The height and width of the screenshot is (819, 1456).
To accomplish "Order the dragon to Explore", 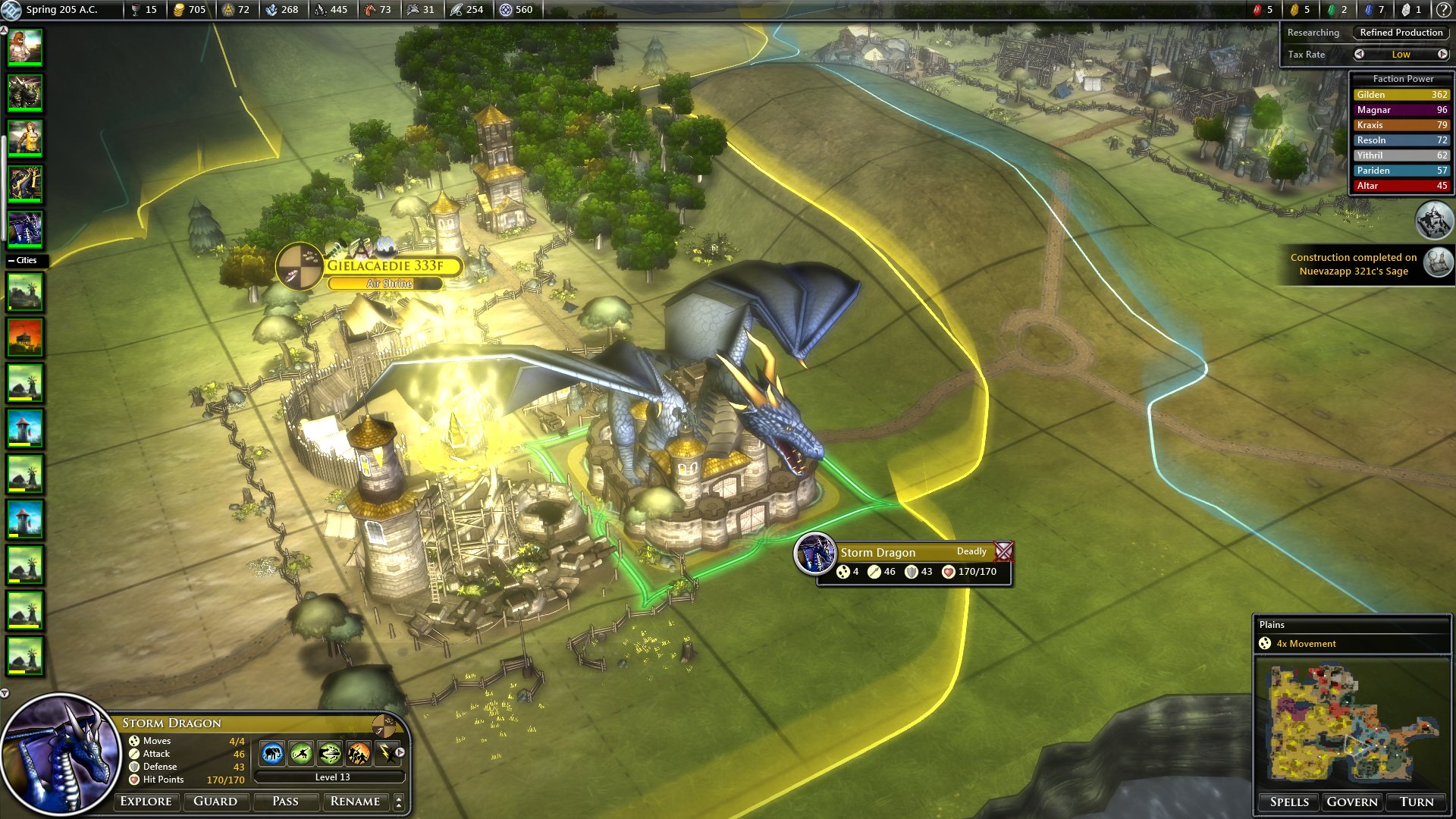I will coord(146,802).
